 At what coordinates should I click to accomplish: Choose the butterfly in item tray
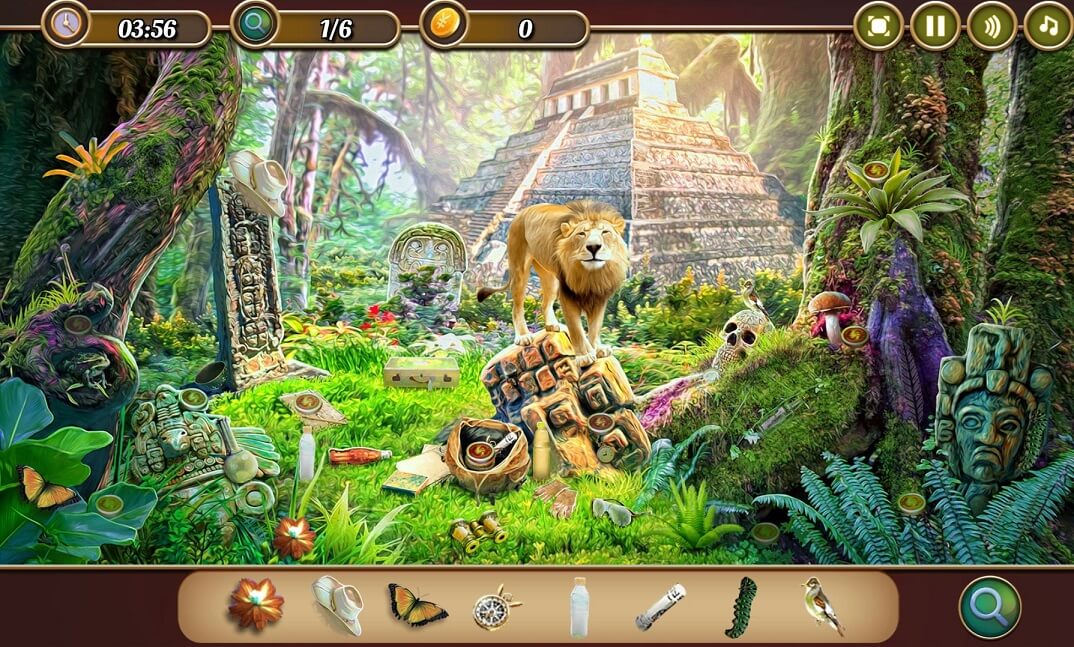[417, 606]
